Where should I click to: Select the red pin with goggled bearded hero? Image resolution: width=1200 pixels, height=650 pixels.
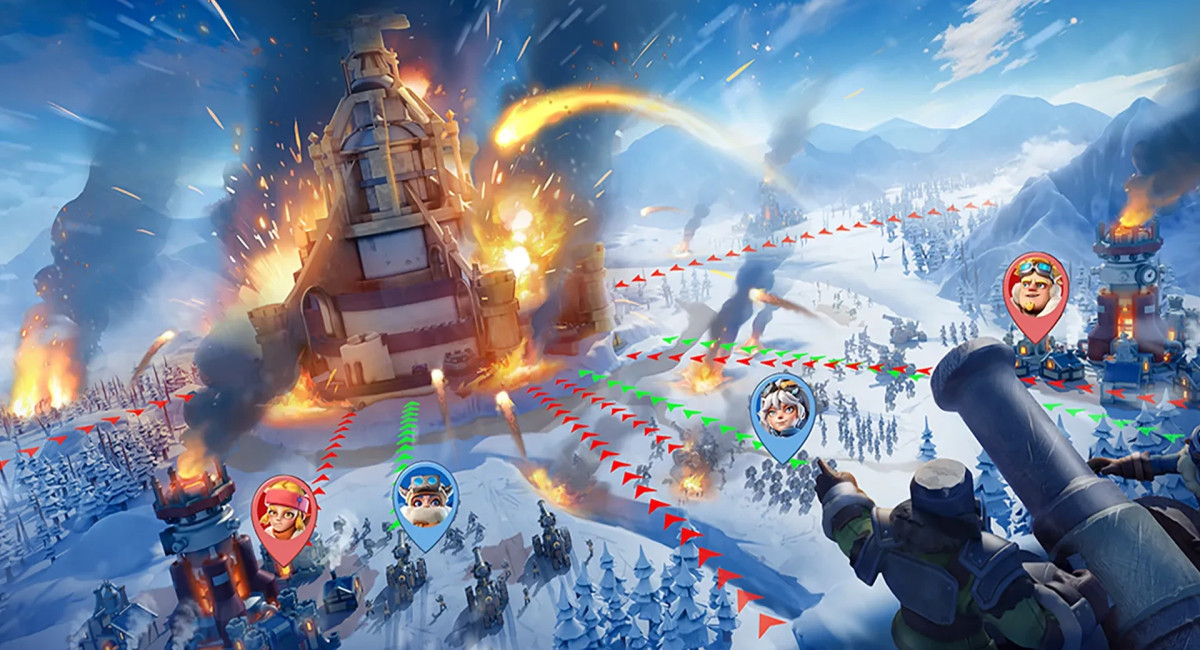point(1035,287)
